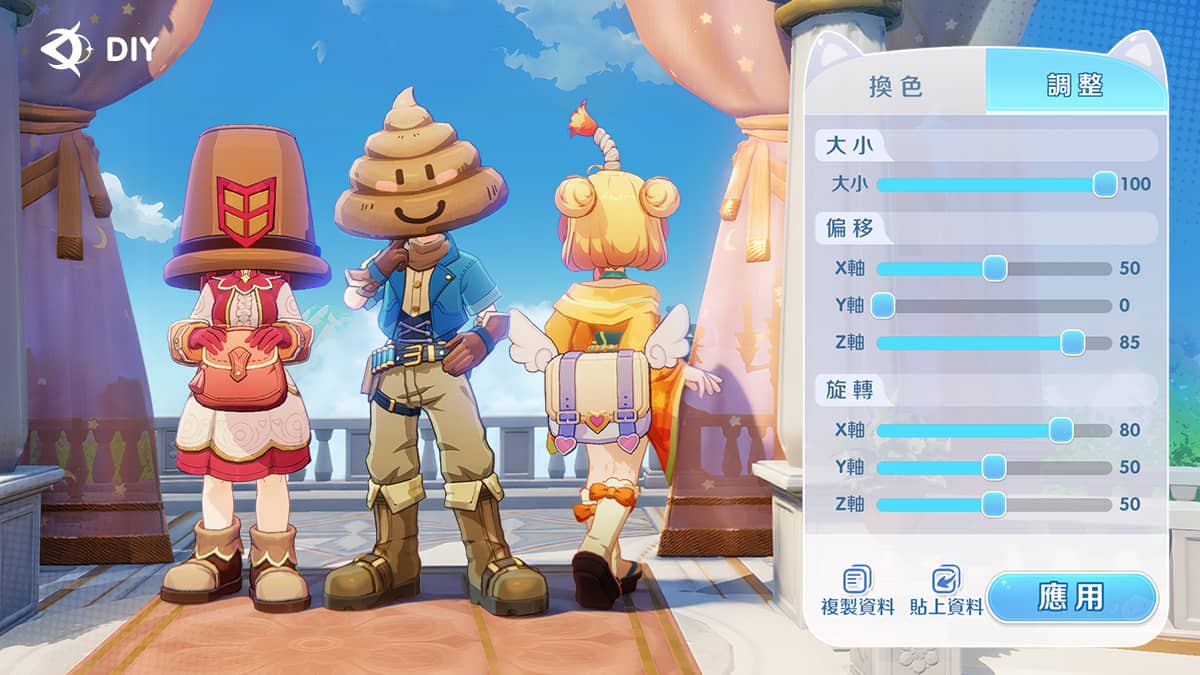Screen dimensions: 1200x675
Task: Click the 旋轉 Z軸 slider handle
Action: 994,504
